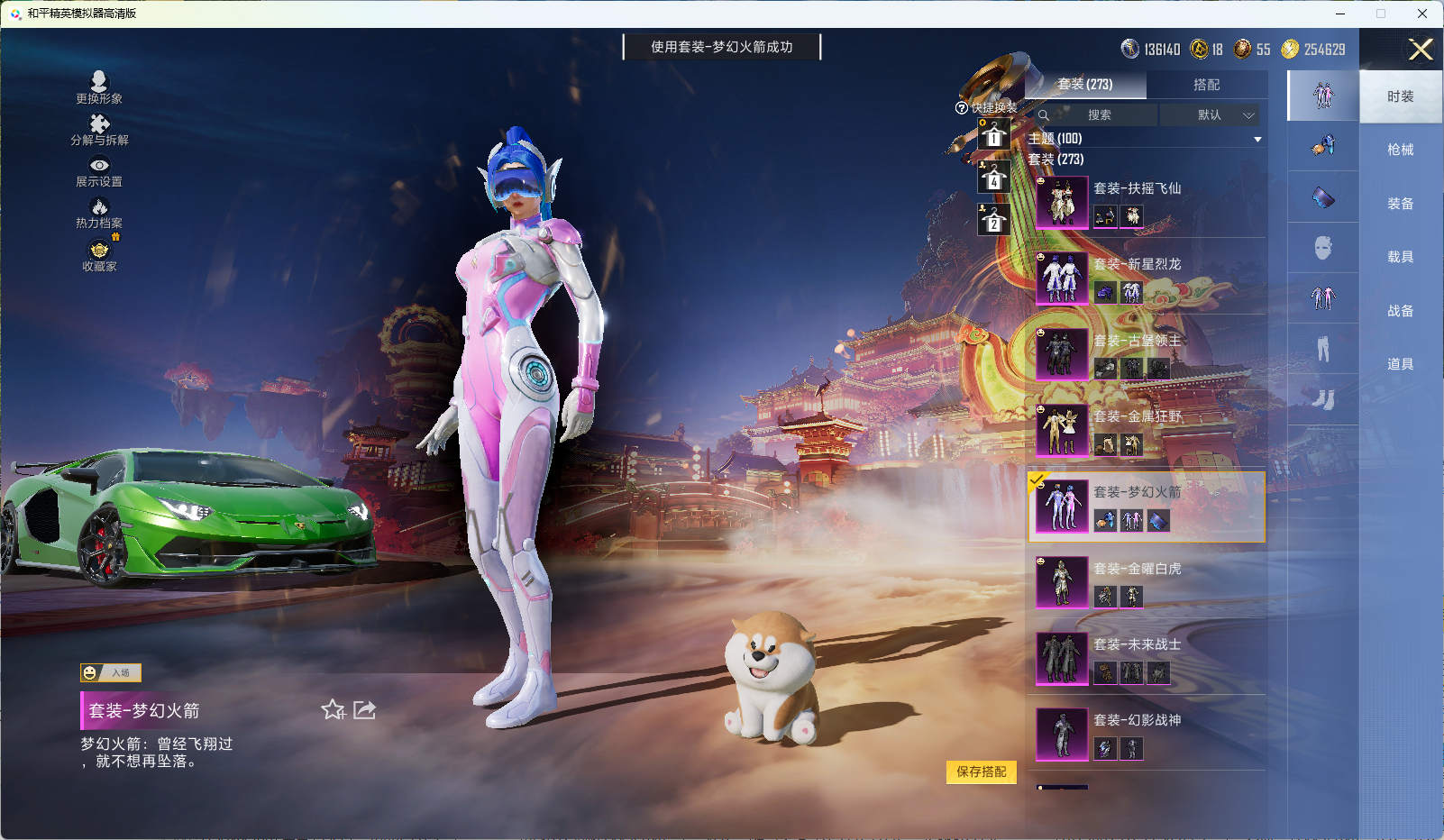1444x840 pixels.
Task: Select the 套装-新星烈龙 outfit
Action: point(1145,278)
